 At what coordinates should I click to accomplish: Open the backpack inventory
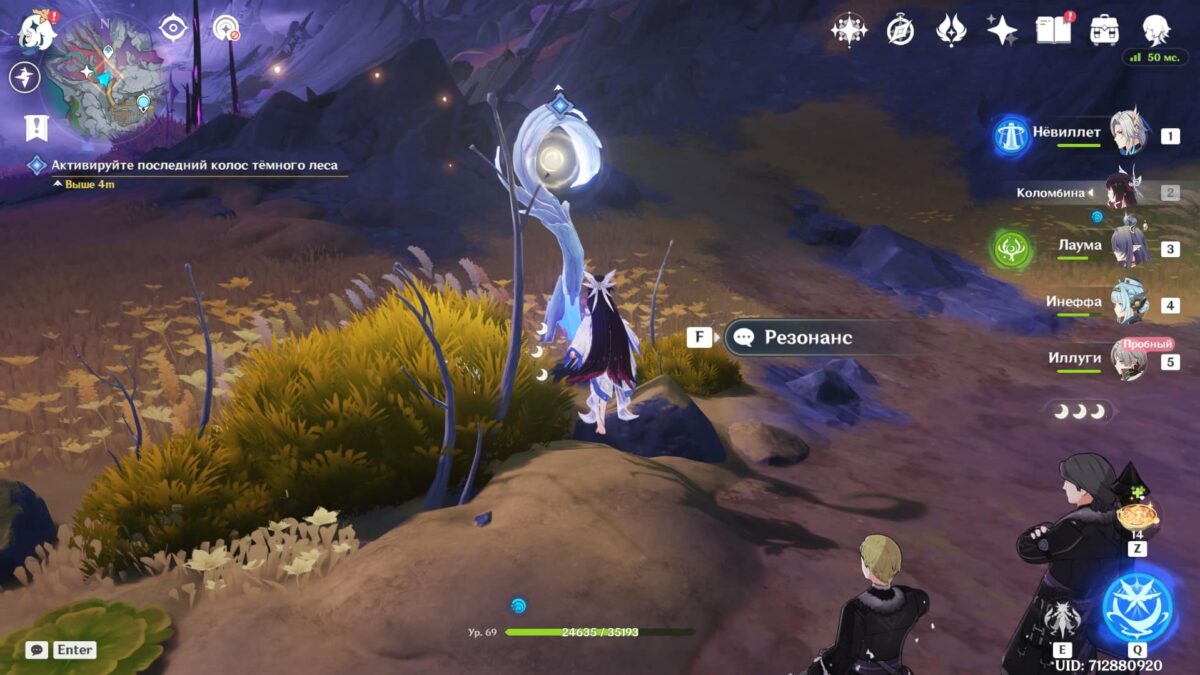pyautogui.click(x=1104, y=30)
